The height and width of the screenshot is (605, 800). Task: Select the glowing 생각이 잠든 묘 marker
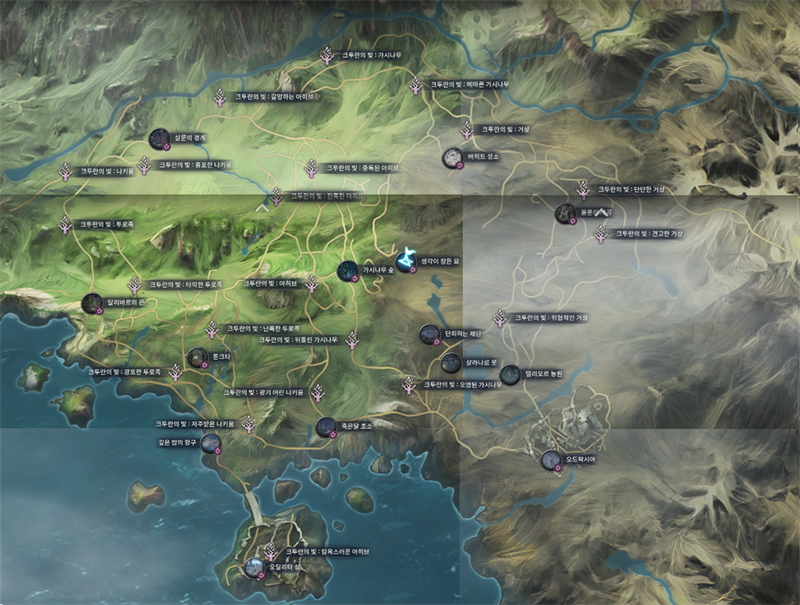[406, 261]
